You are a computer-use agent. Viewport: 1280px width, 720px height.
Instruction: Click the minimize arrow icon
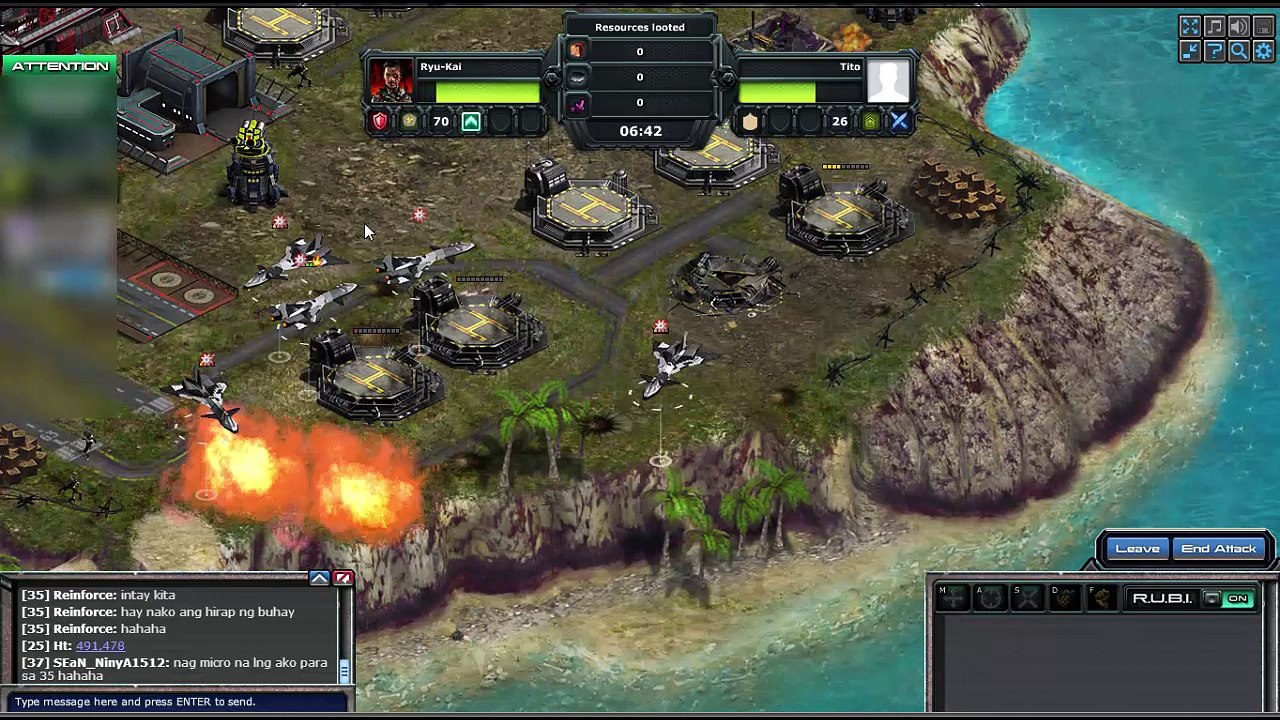pos(1190,51)
